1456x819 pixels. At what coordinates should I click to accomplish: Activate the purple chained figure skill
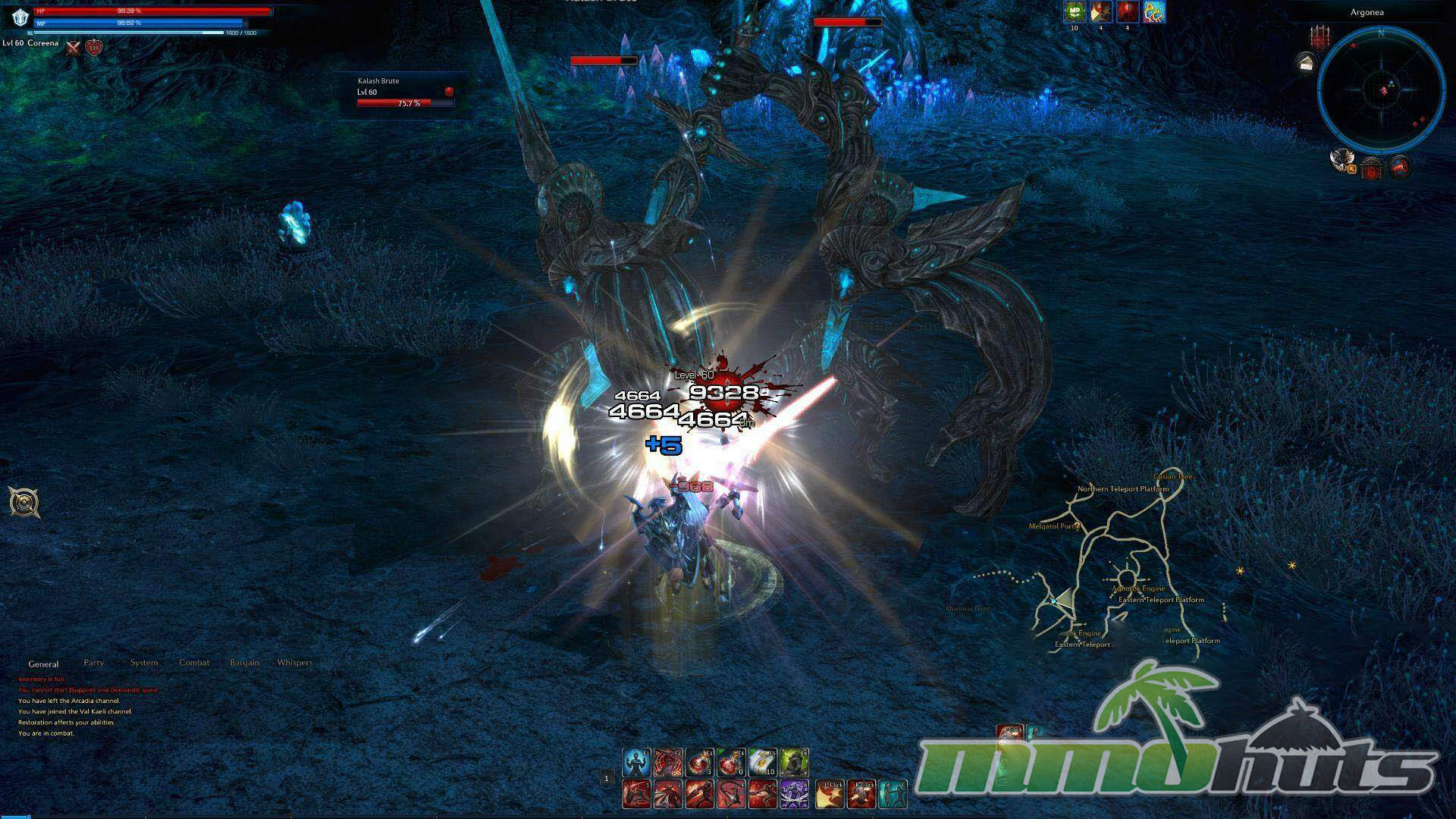pos(794,794)
